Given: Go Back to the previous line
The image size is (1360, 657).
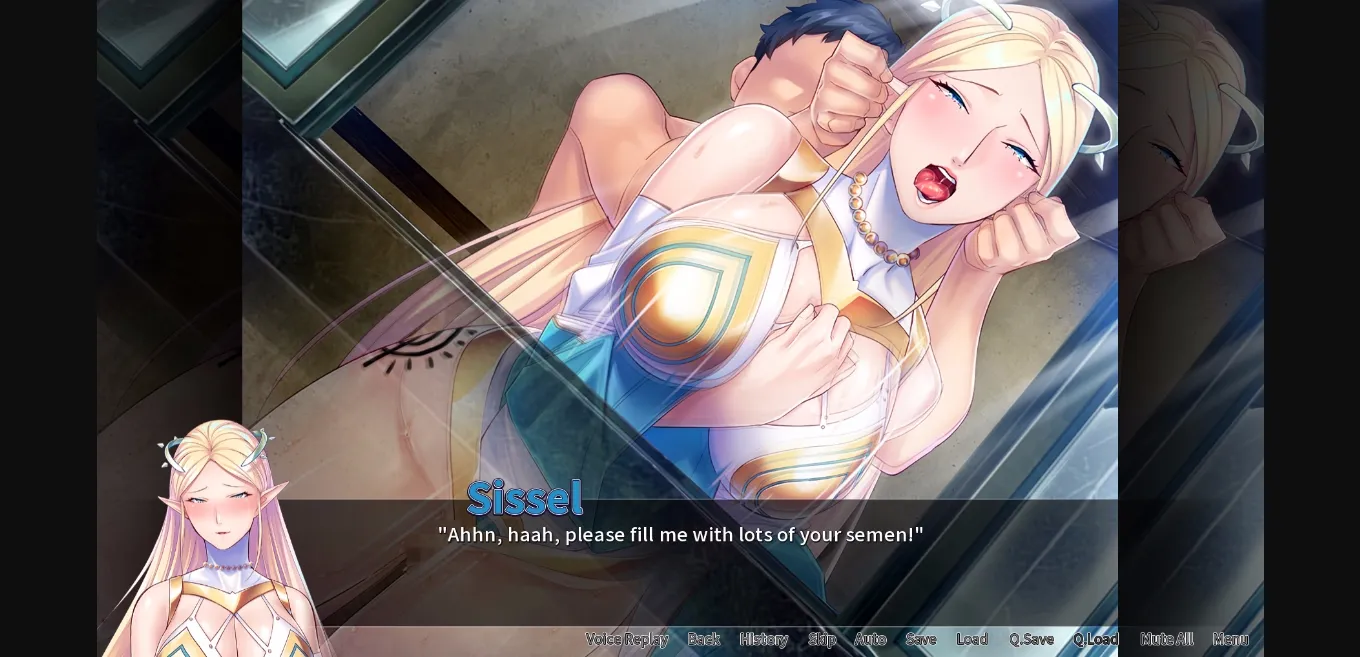Looking at the screenshot, I should [703, 639].
